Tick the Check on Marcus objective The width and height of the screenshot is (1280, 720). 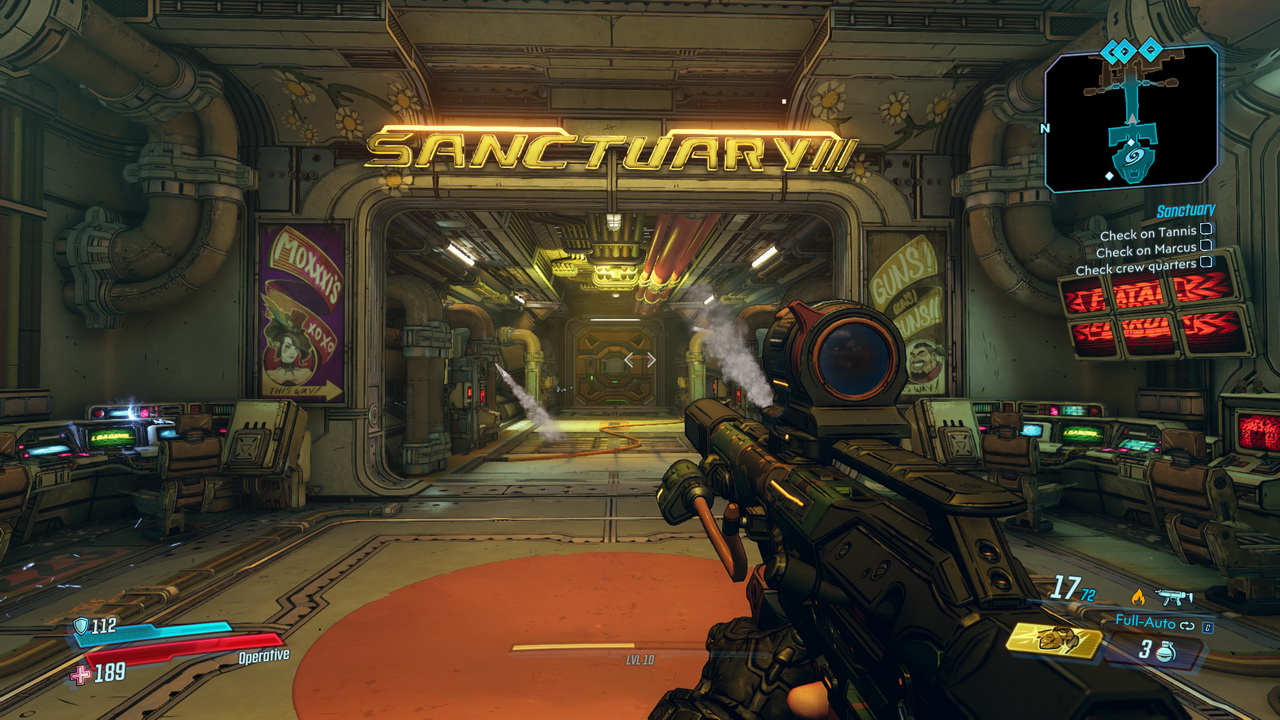1206,246
